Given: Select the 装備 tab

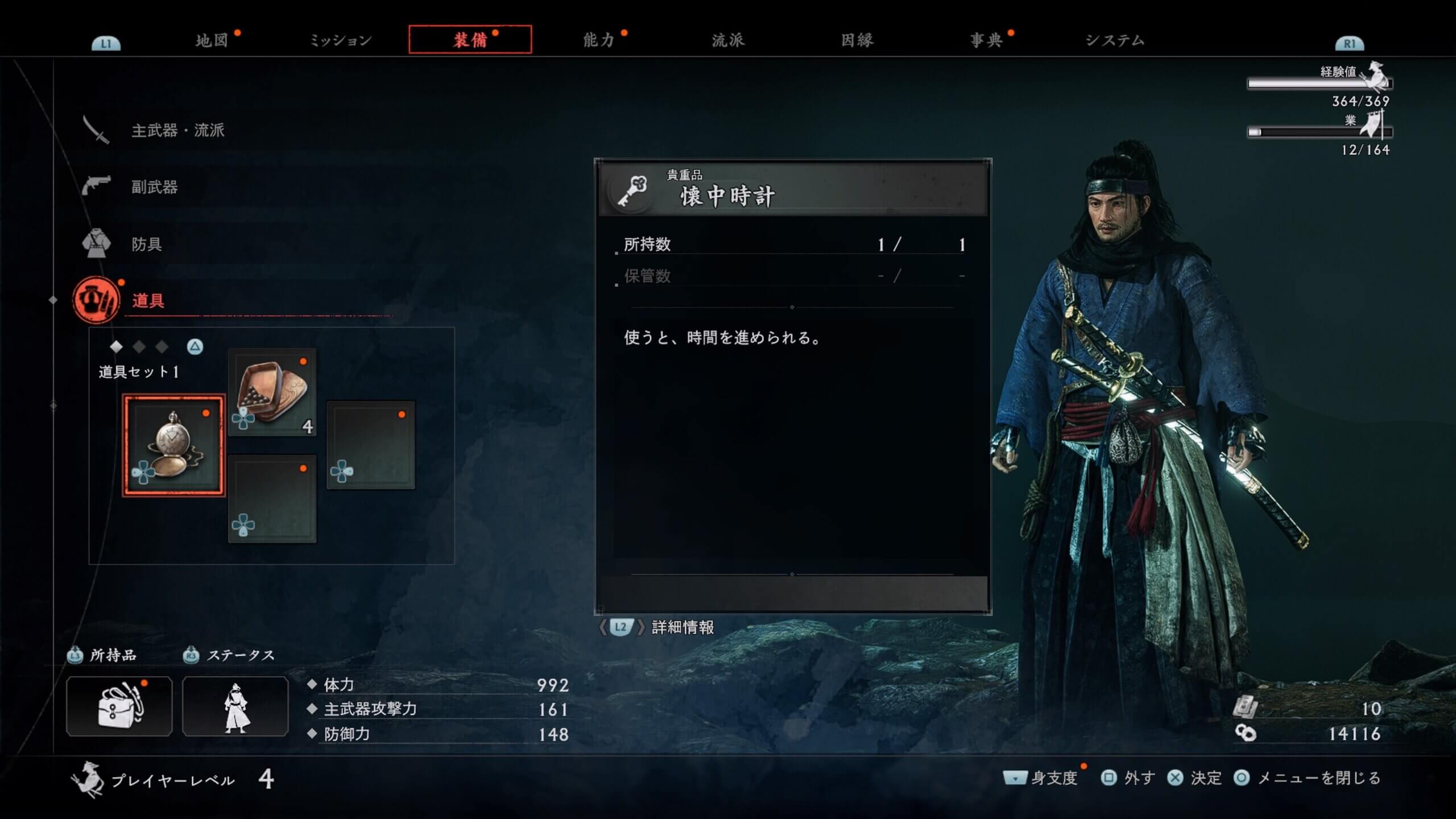Looking at the screenshot, I should 470,40.
